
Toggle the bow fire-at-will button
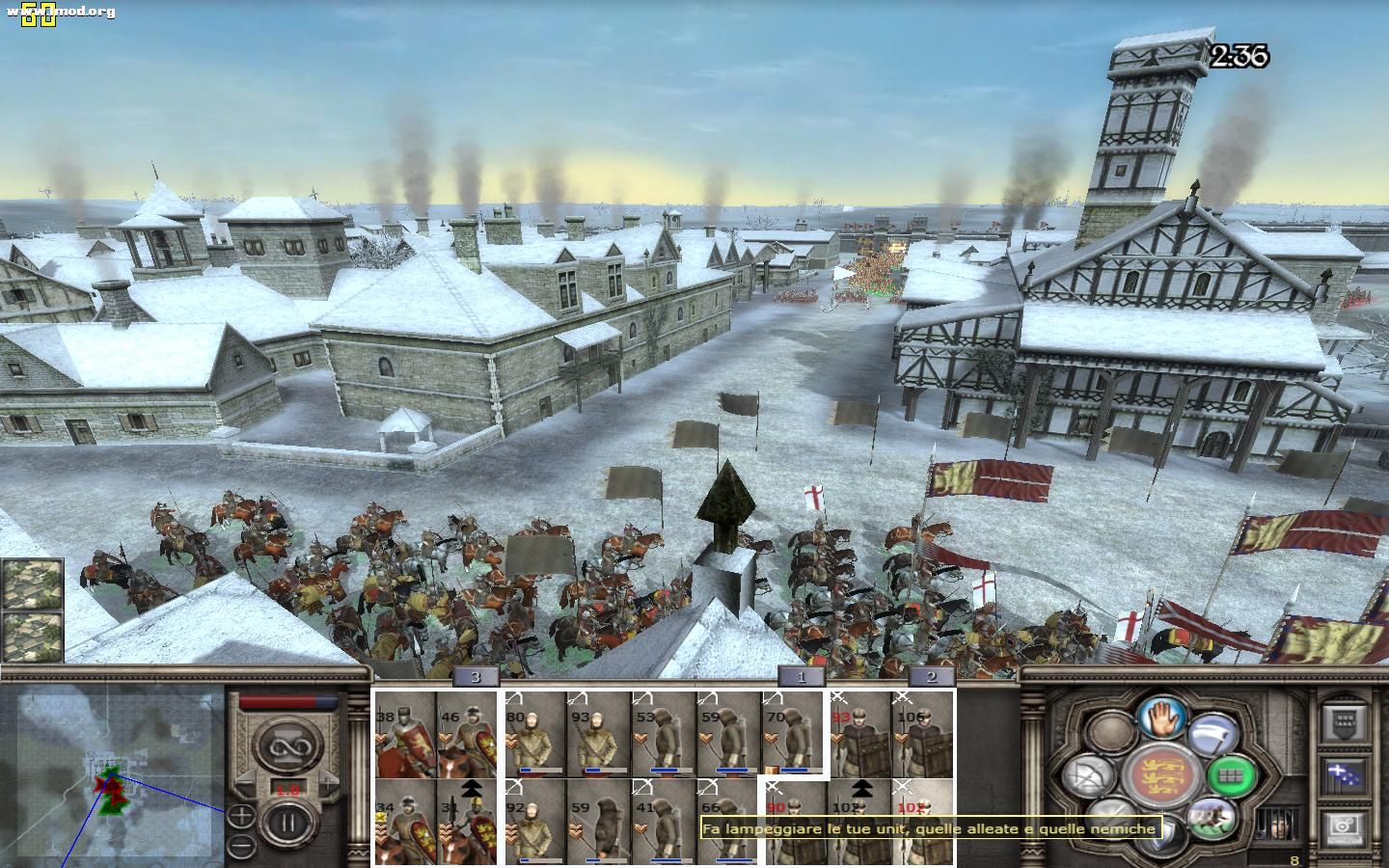(x=1089, y=774)
